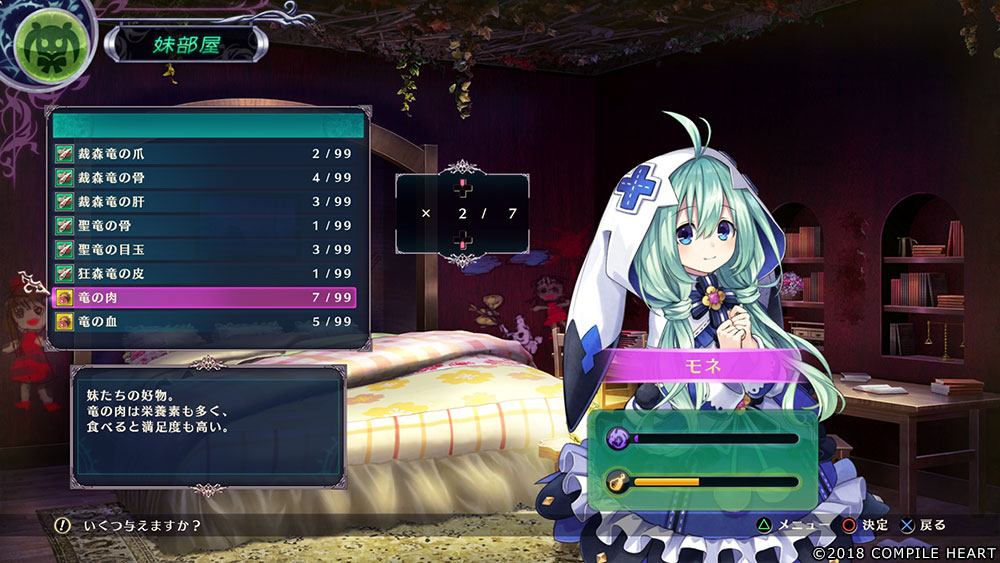Select 聖竜の骨 in the list

pyautogui.click(x=205, y=226)
